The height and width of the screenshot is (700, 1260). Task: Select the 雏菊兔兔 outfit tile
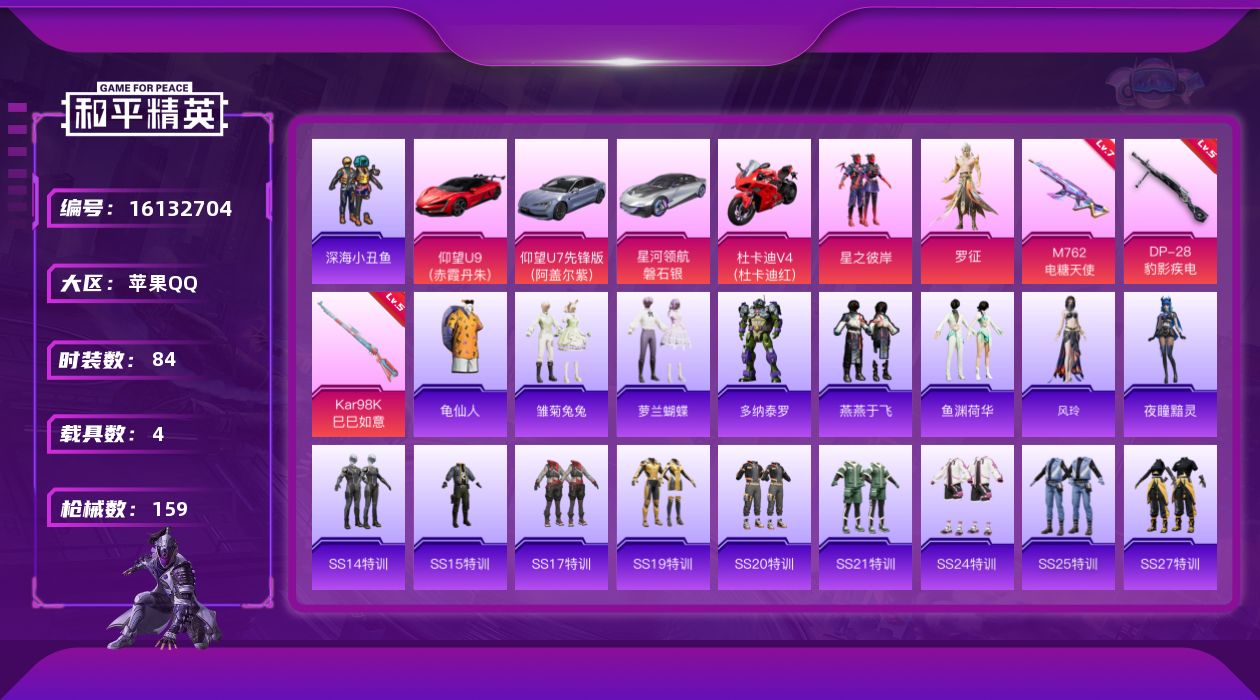pos(561,364)
